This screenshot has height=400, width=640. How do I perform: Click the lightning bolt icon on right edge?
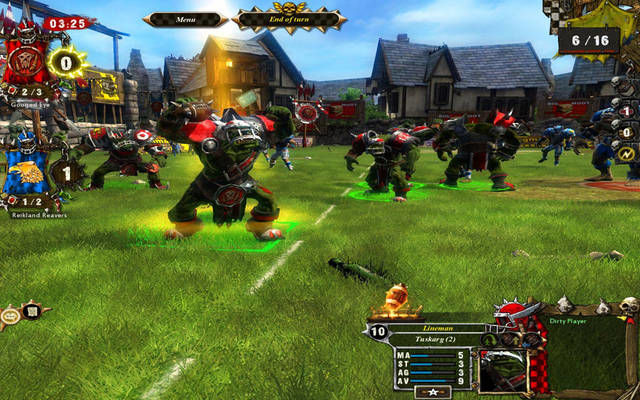point(627,154)
